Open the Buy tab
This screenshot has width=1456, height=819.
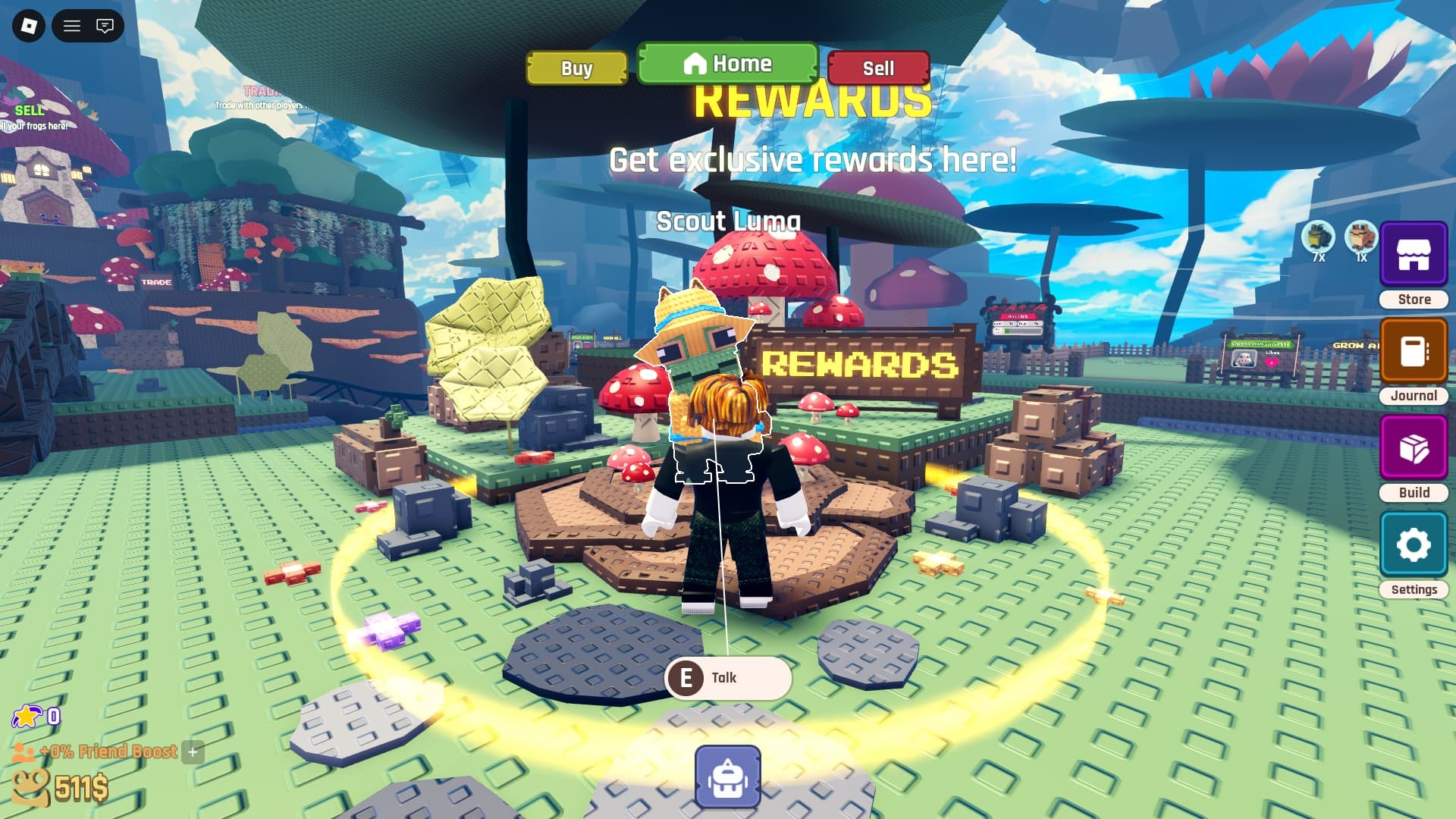(576, 68)
